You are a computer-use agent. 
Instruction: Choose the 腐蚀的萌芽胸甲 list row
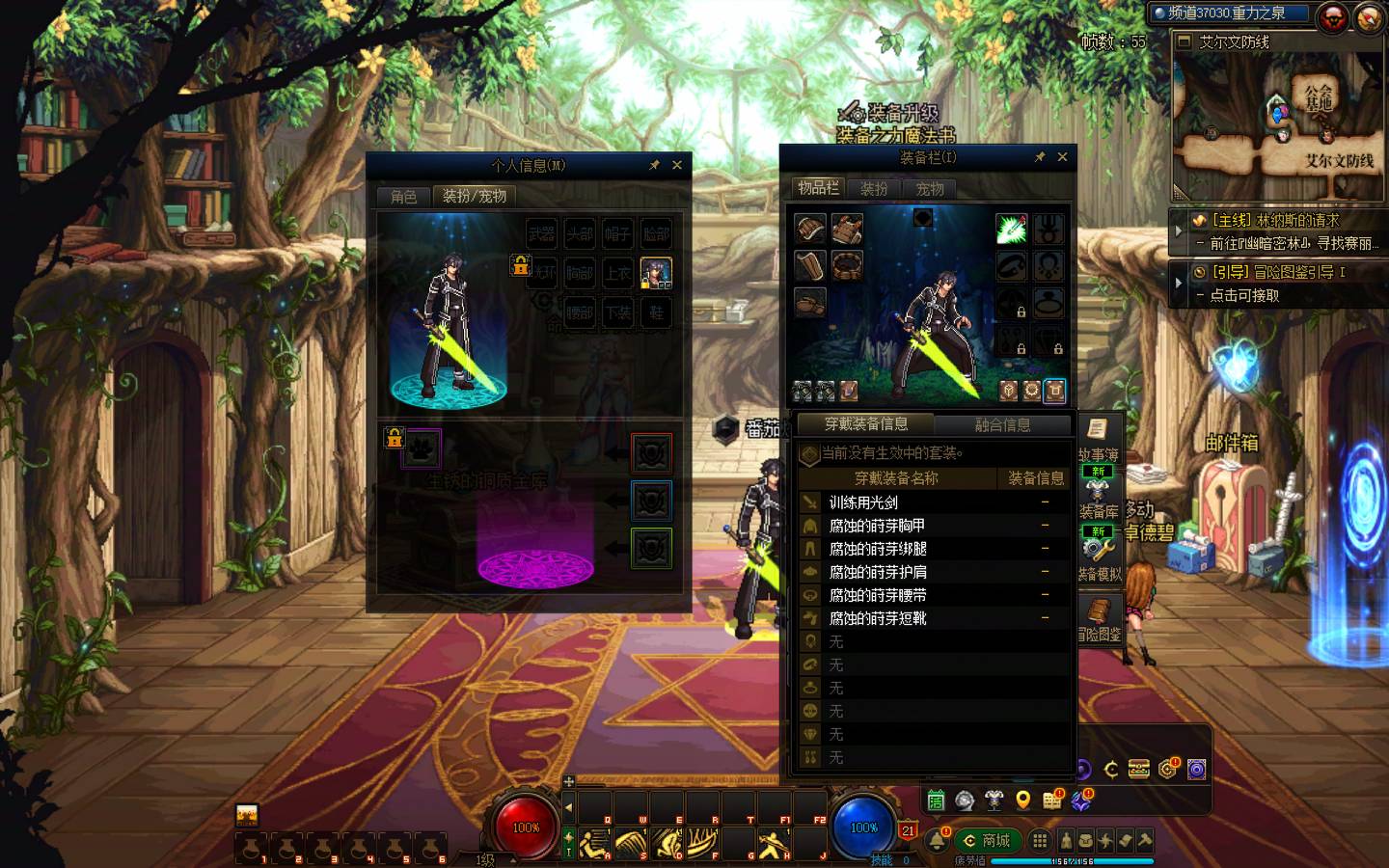[x=877, y=526]
